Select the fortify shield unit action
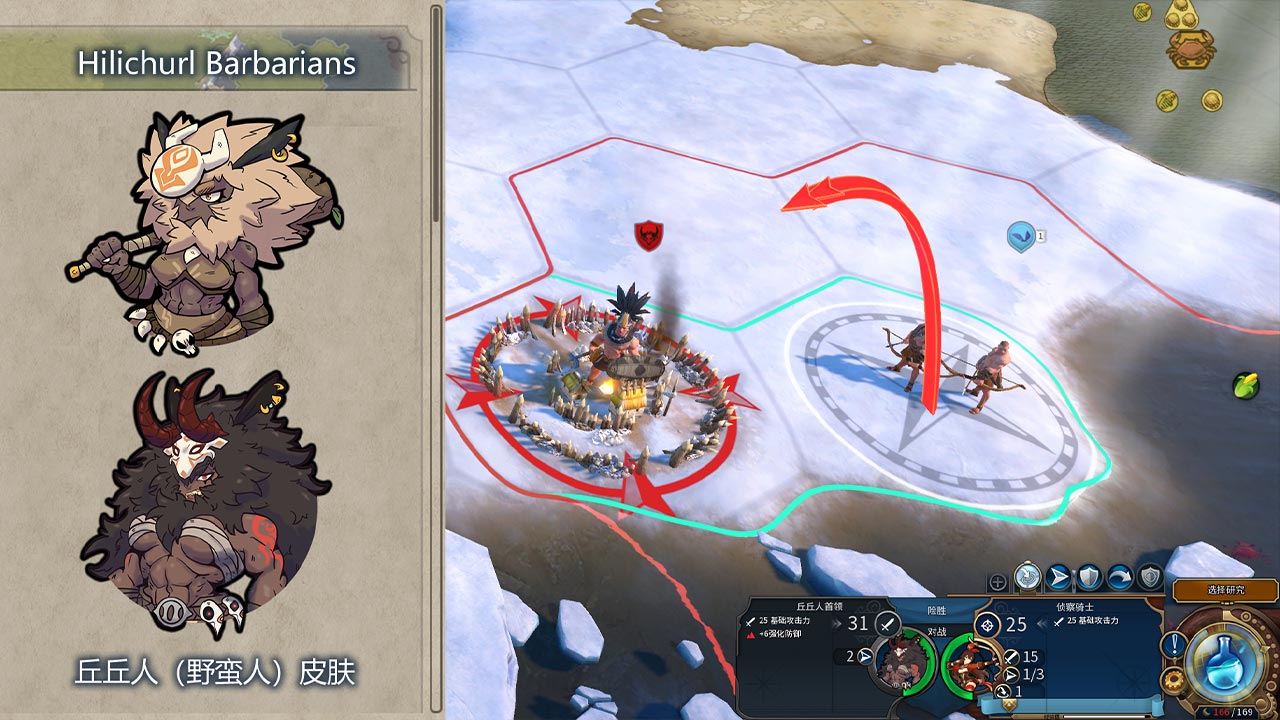Viewport: 1280px width, 720px height. pos(1089,577)
